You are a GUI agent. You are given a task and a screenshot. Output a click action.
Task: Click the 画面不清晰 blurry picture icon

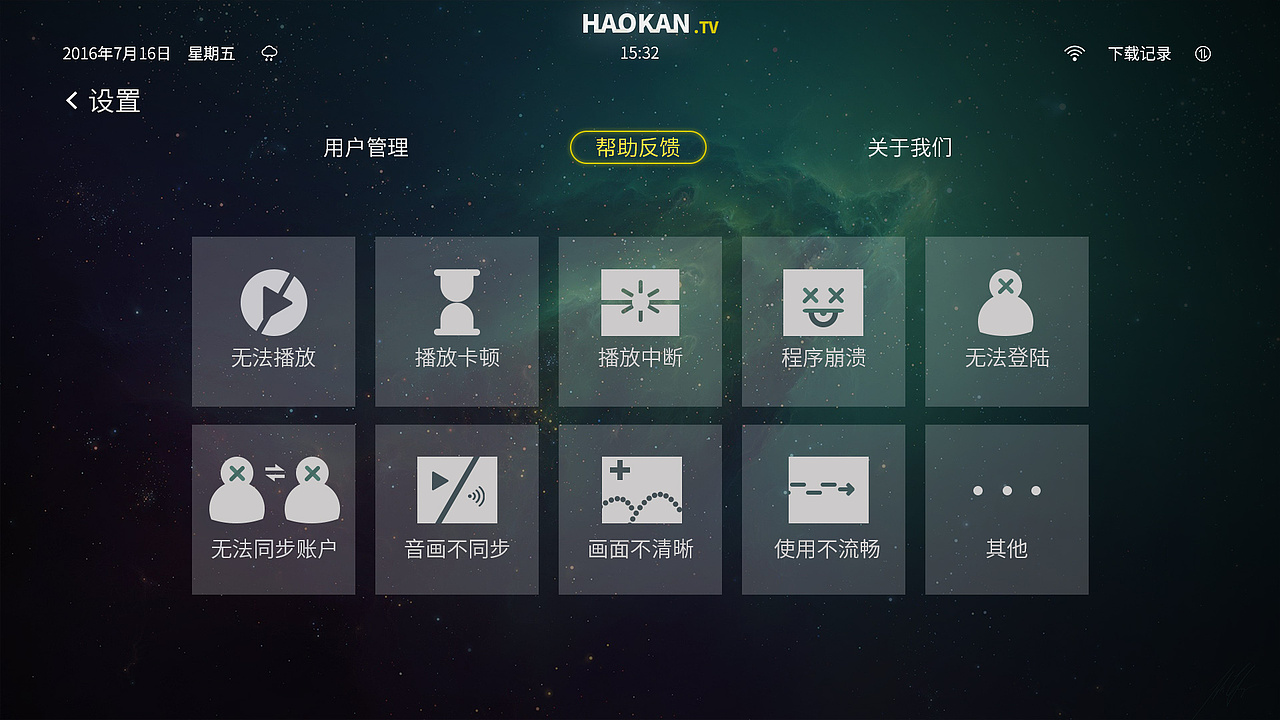coord(640,508)
